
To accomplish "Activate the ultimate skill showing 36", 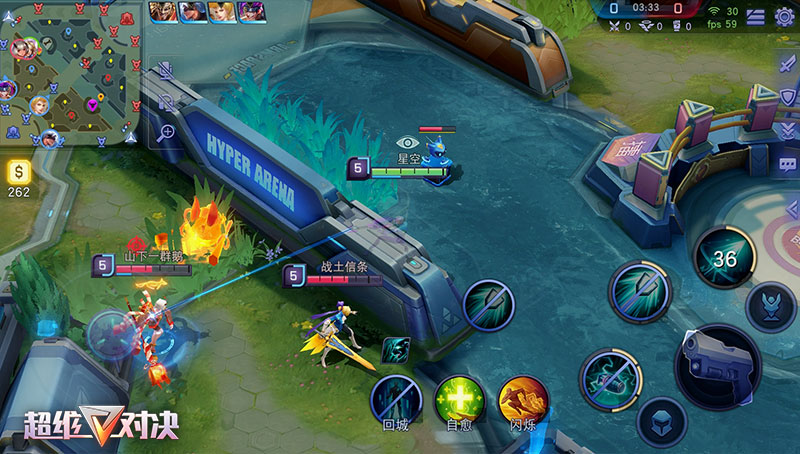I will [x=725, y=258].
